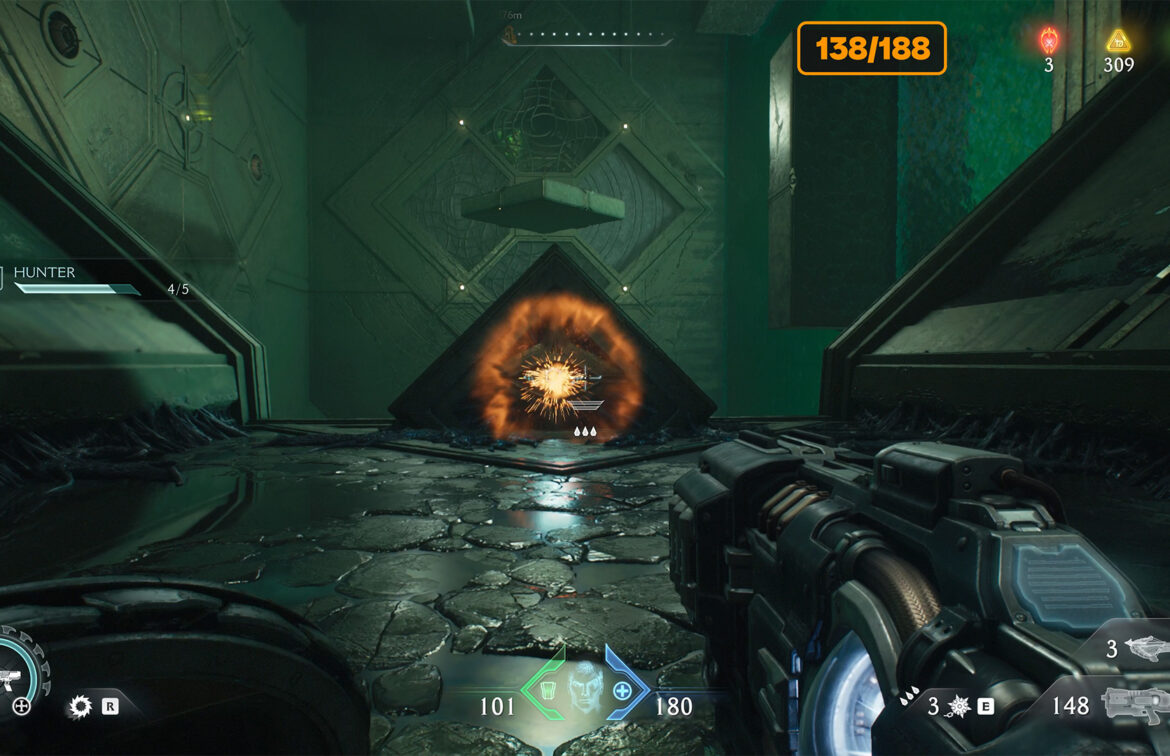This screenshot has width=1170, height=756.
Task: Activate the saw blade ability icon
Action: point(79,707)
